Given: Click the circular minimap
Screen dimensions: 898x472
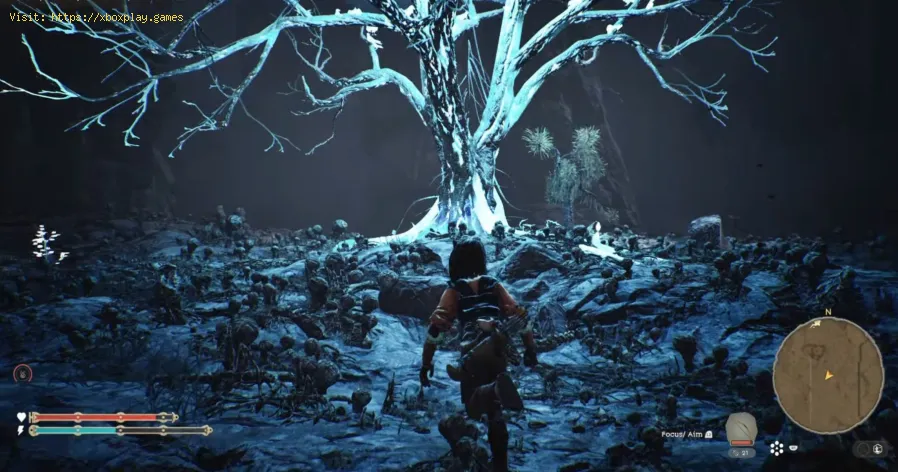Looking at the screenshot, I should coord(827,362).
